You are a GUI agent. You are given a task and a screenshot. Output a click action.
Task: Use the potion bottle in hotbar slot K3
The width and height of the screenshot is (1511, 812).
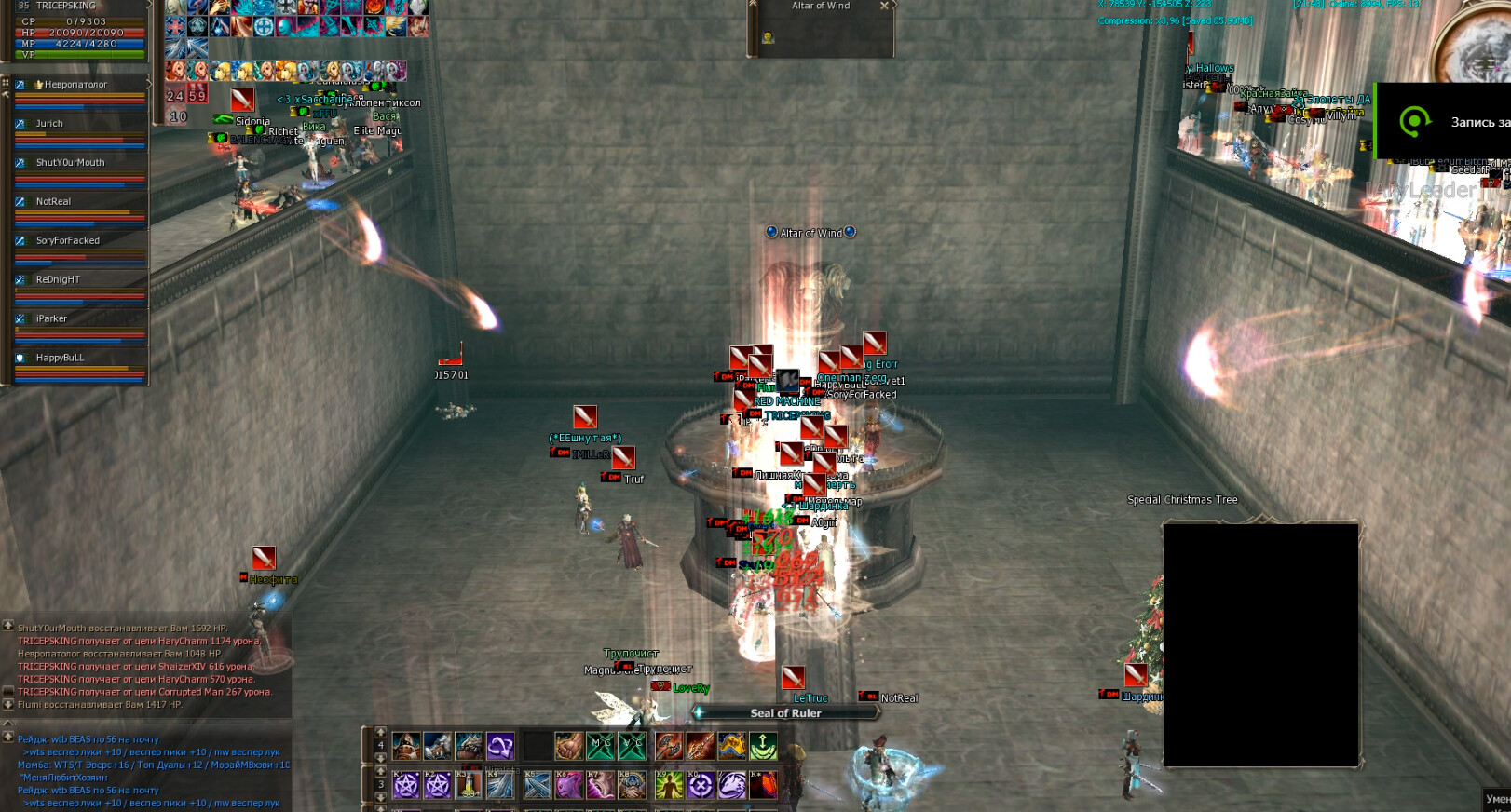469,785
